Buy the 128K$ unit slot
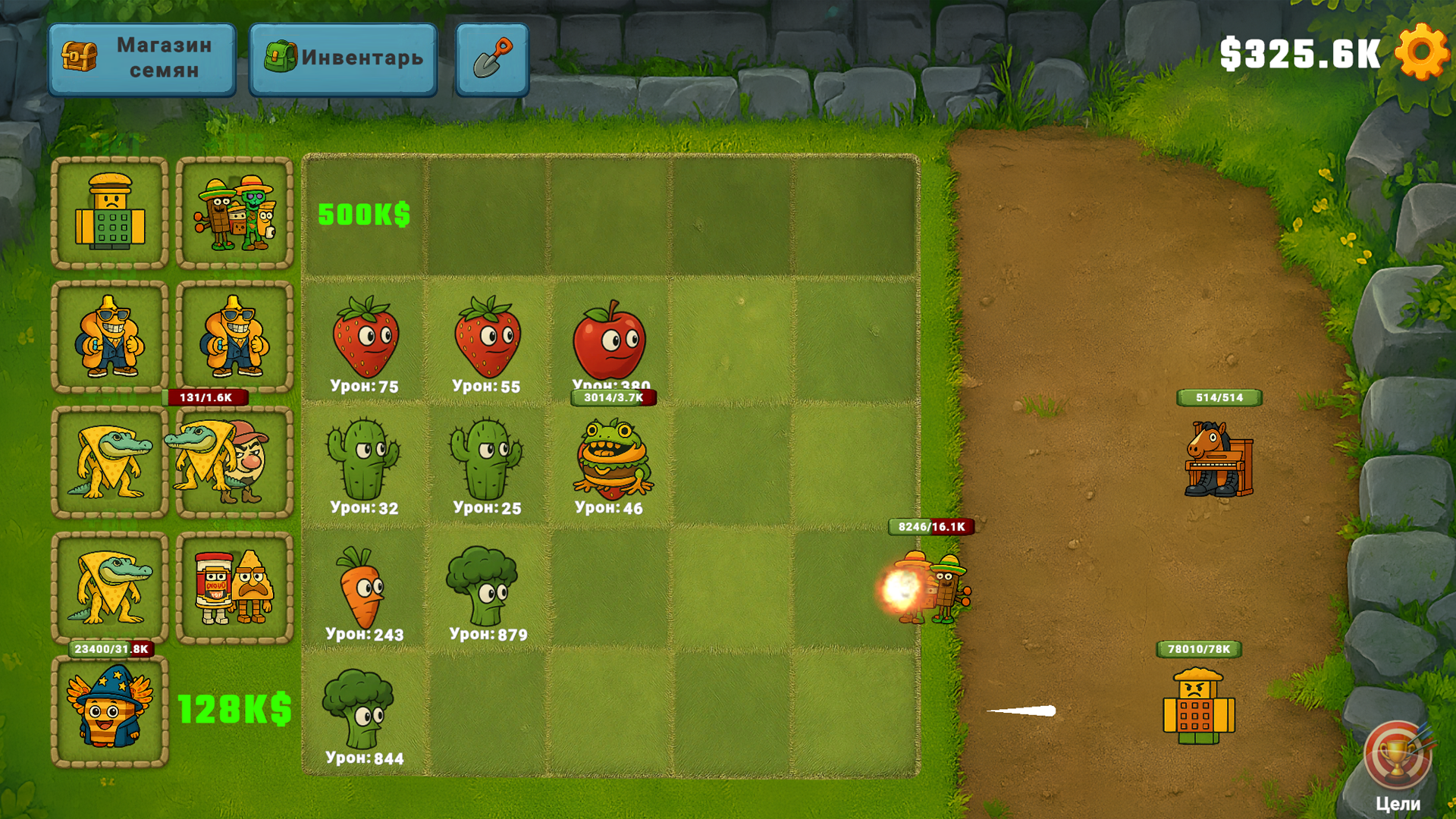The image size is (1456, 819). pos(234,710)
